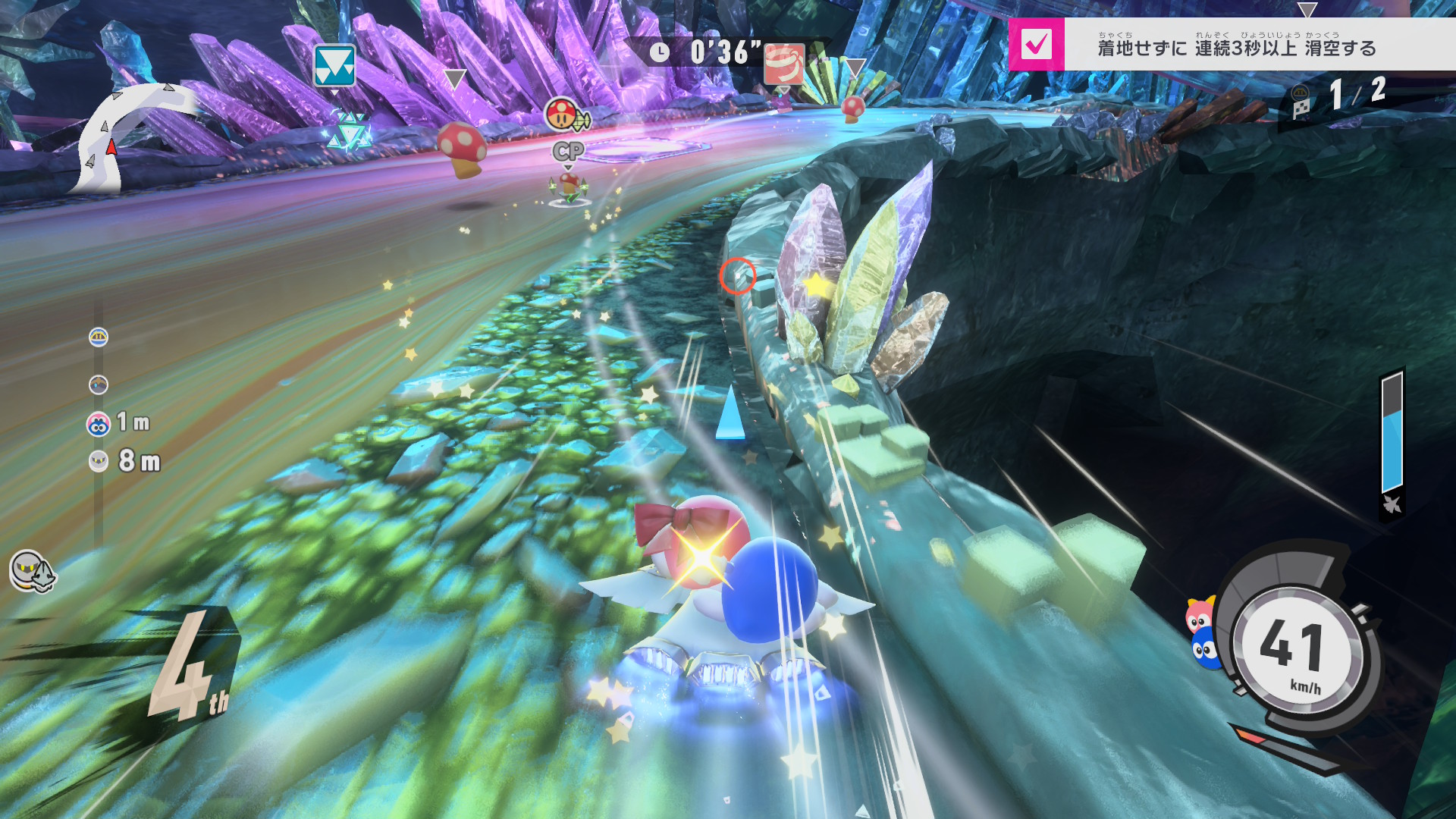Select the rival icon marked 1 m

point(99,424)
